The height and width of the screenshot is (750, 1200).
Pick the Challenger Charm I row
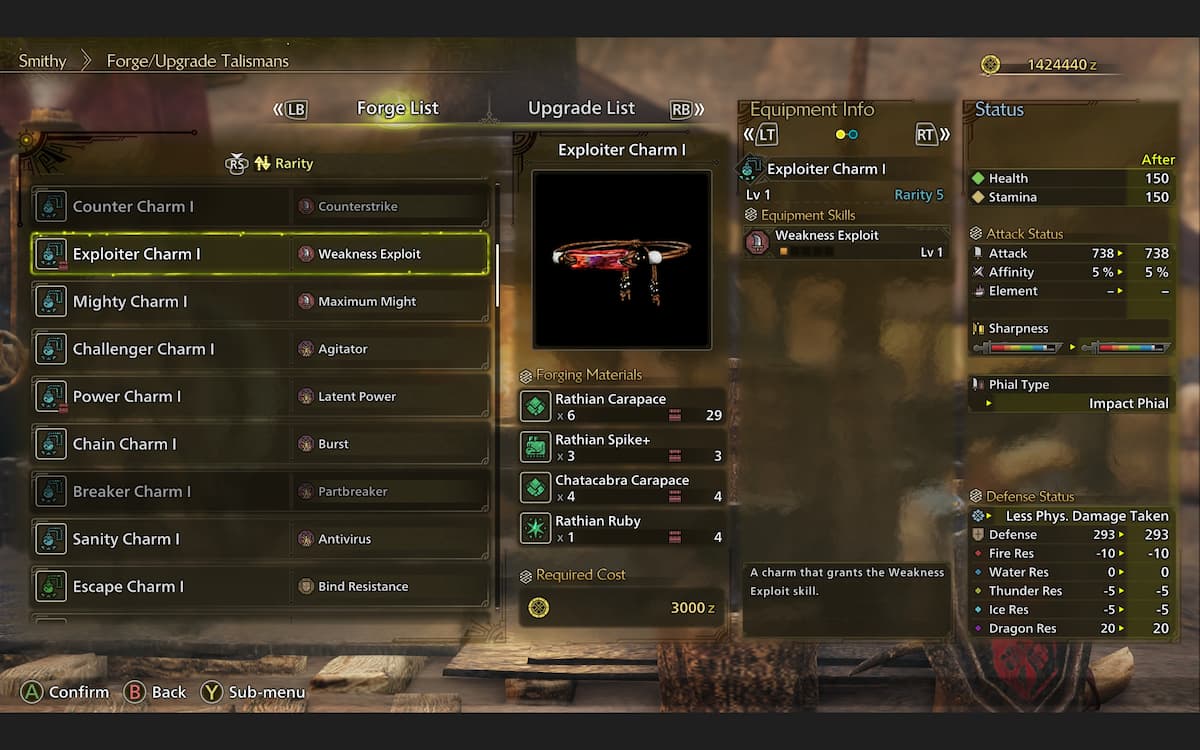(x=260, y=349)
